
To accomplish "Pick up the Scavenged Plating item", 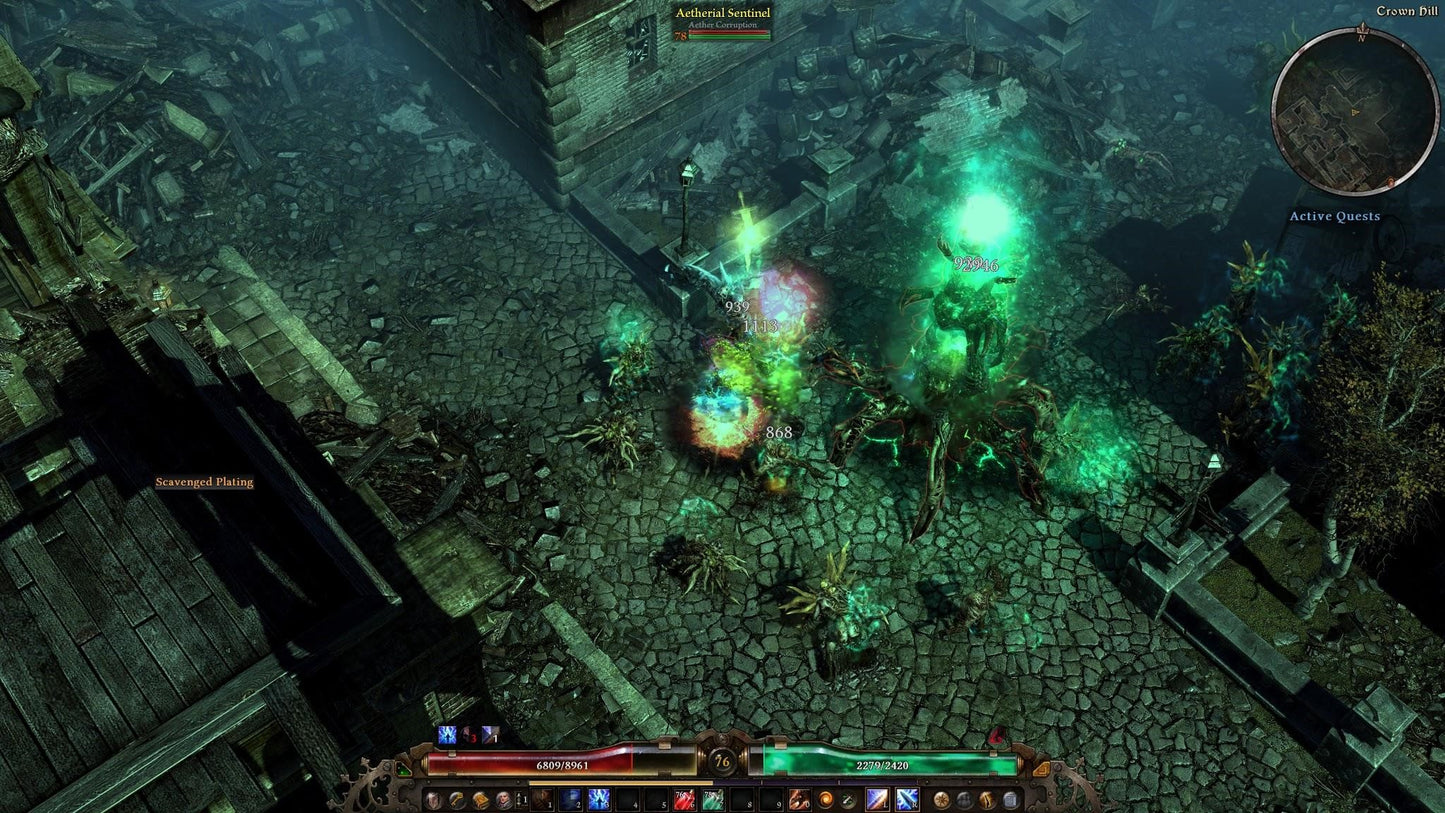I will pyautogui.click(x=205, y=481).
